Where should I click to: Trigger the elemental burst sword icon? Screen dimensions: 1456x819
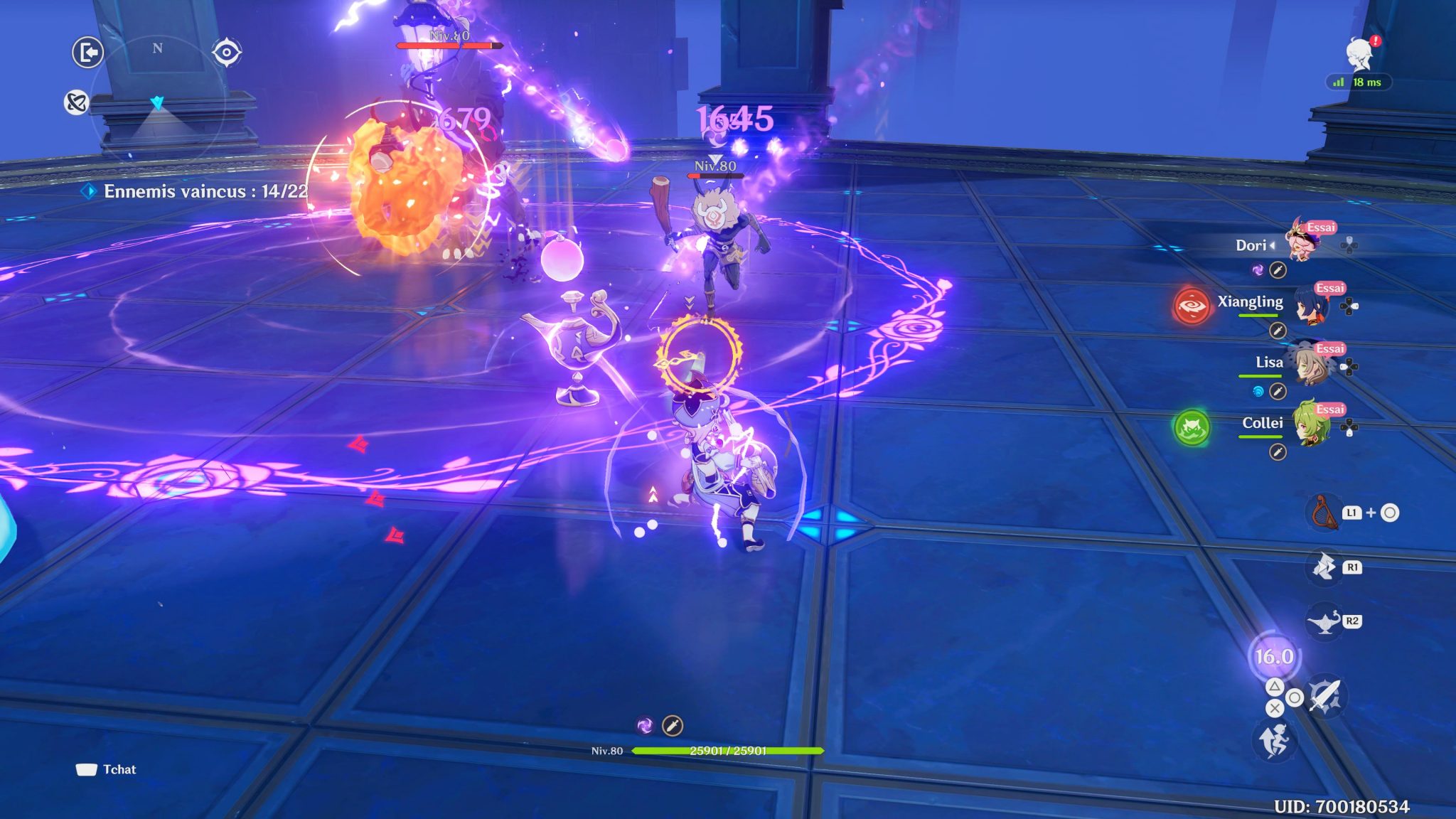pyautogui.click(x=1325, y=695)
